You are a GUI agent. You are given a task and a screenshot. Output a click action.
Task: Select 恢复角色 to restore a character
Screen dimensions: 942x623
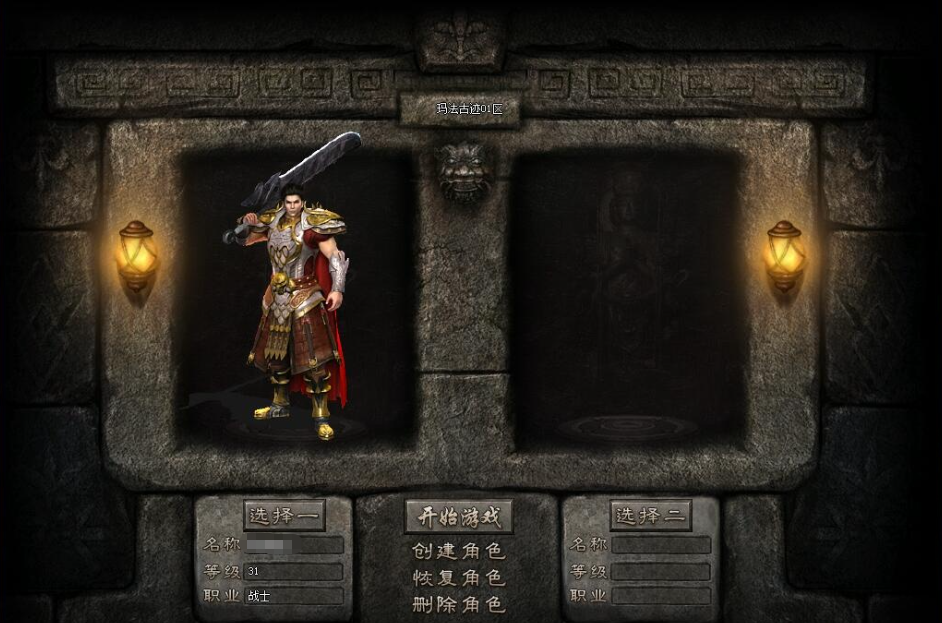point(459,578)
